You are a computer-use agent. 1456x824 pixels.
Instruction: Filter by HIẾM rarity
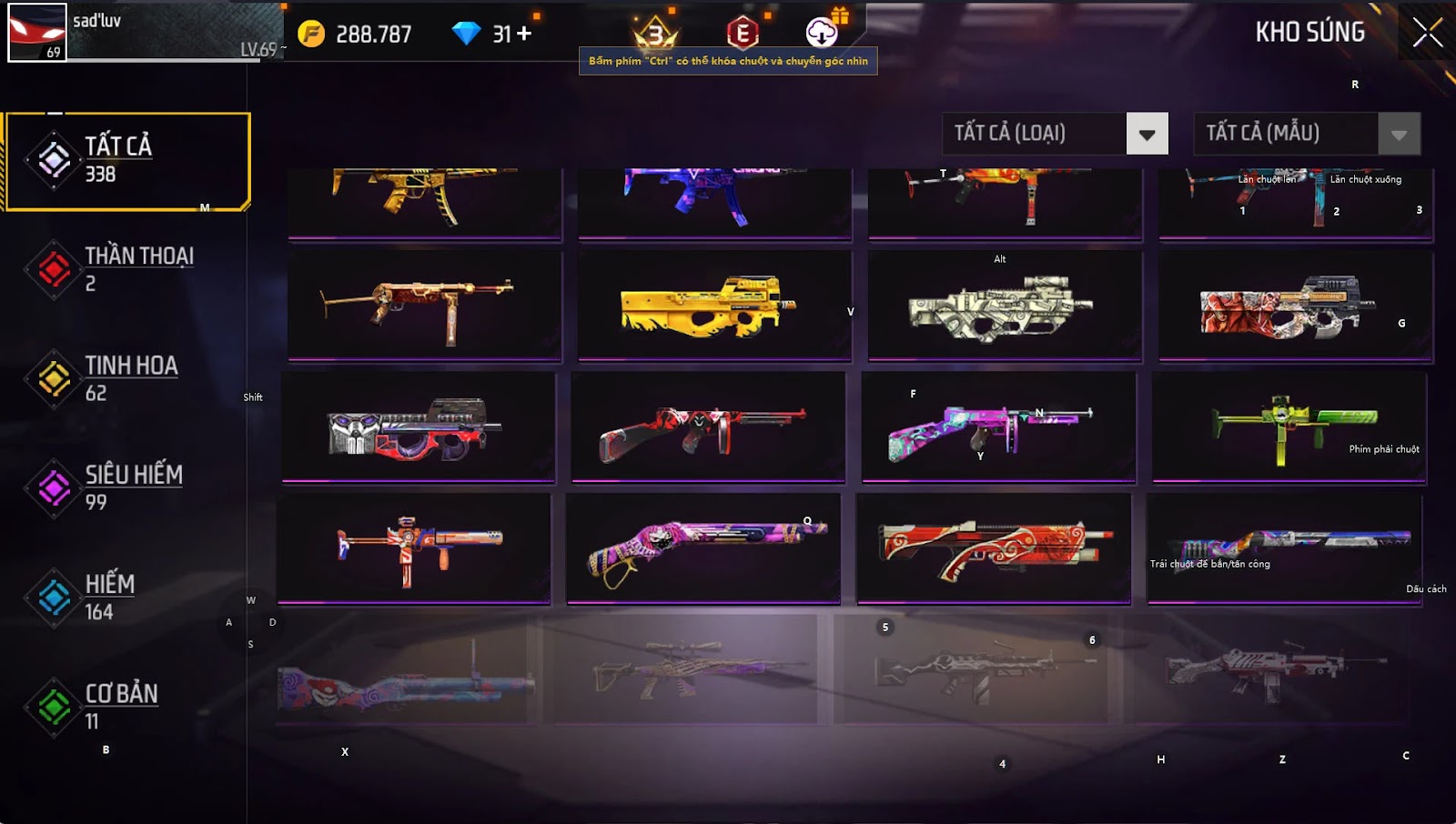pos(126,597)
